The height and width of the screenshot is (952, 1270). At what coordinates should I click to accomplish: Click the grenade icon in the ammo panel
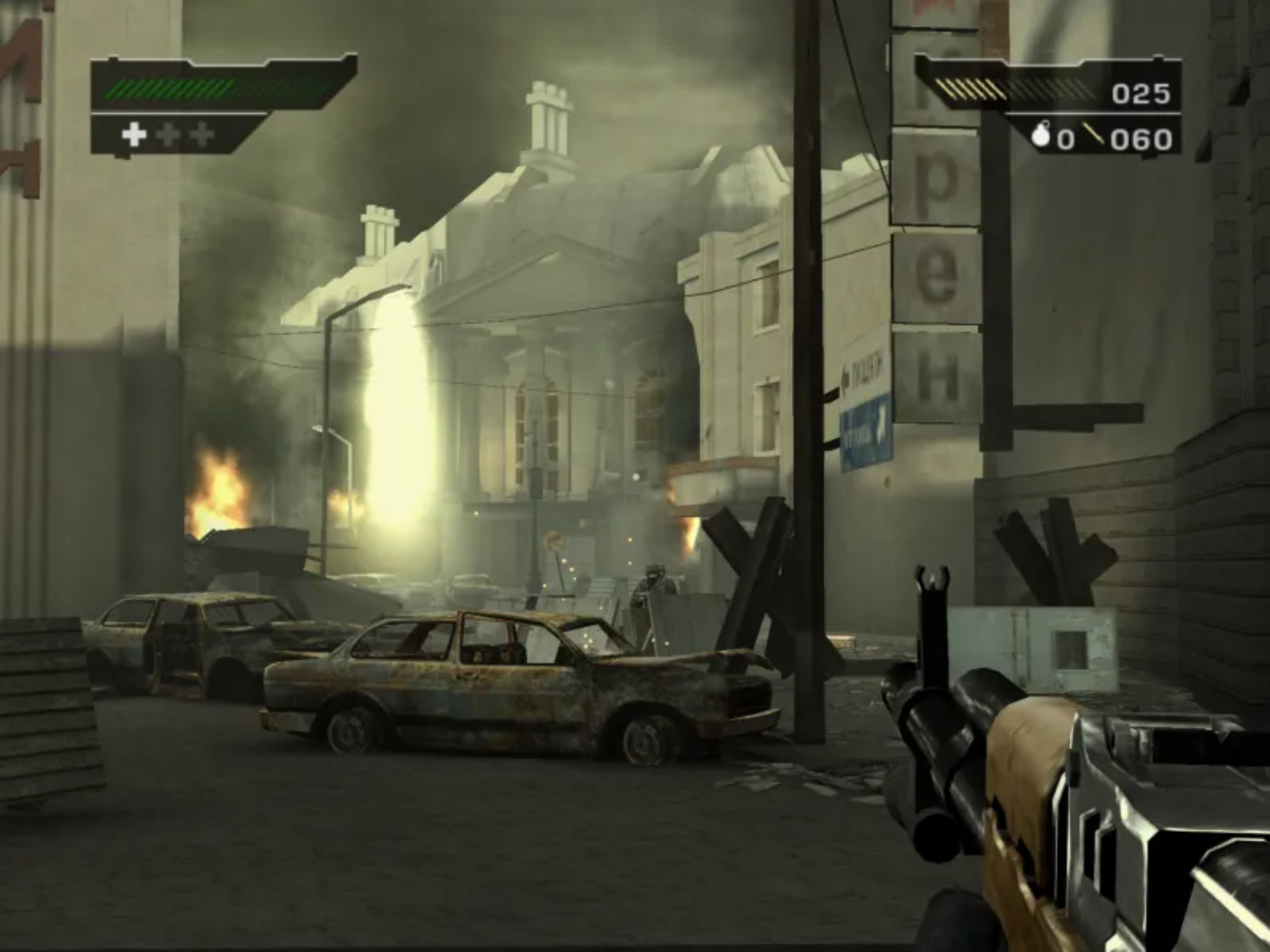coord(1040,137)
